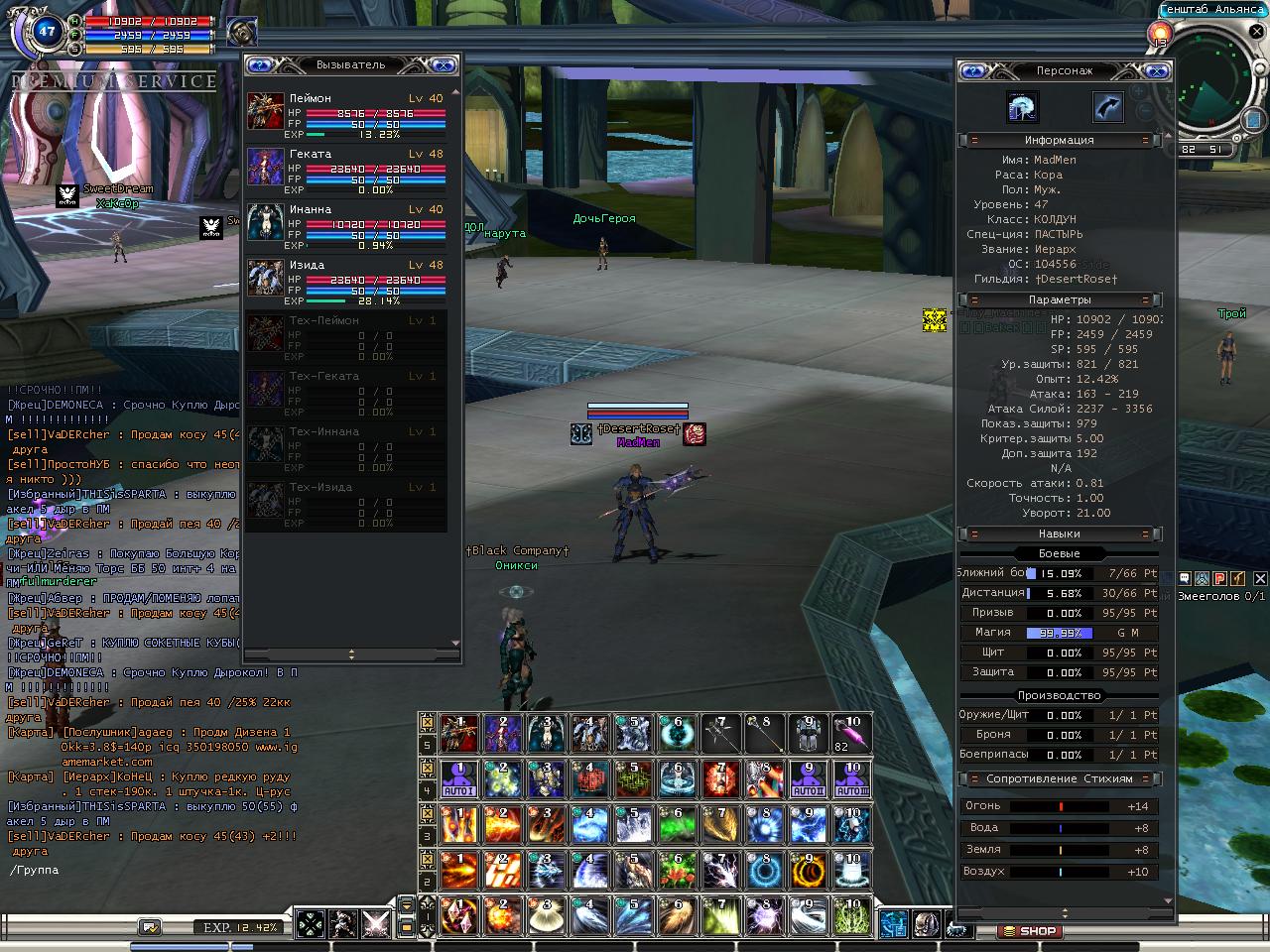Activate the AUTO I hotbar slot
The image size is (1270, 952).
[x=458, y=779]
